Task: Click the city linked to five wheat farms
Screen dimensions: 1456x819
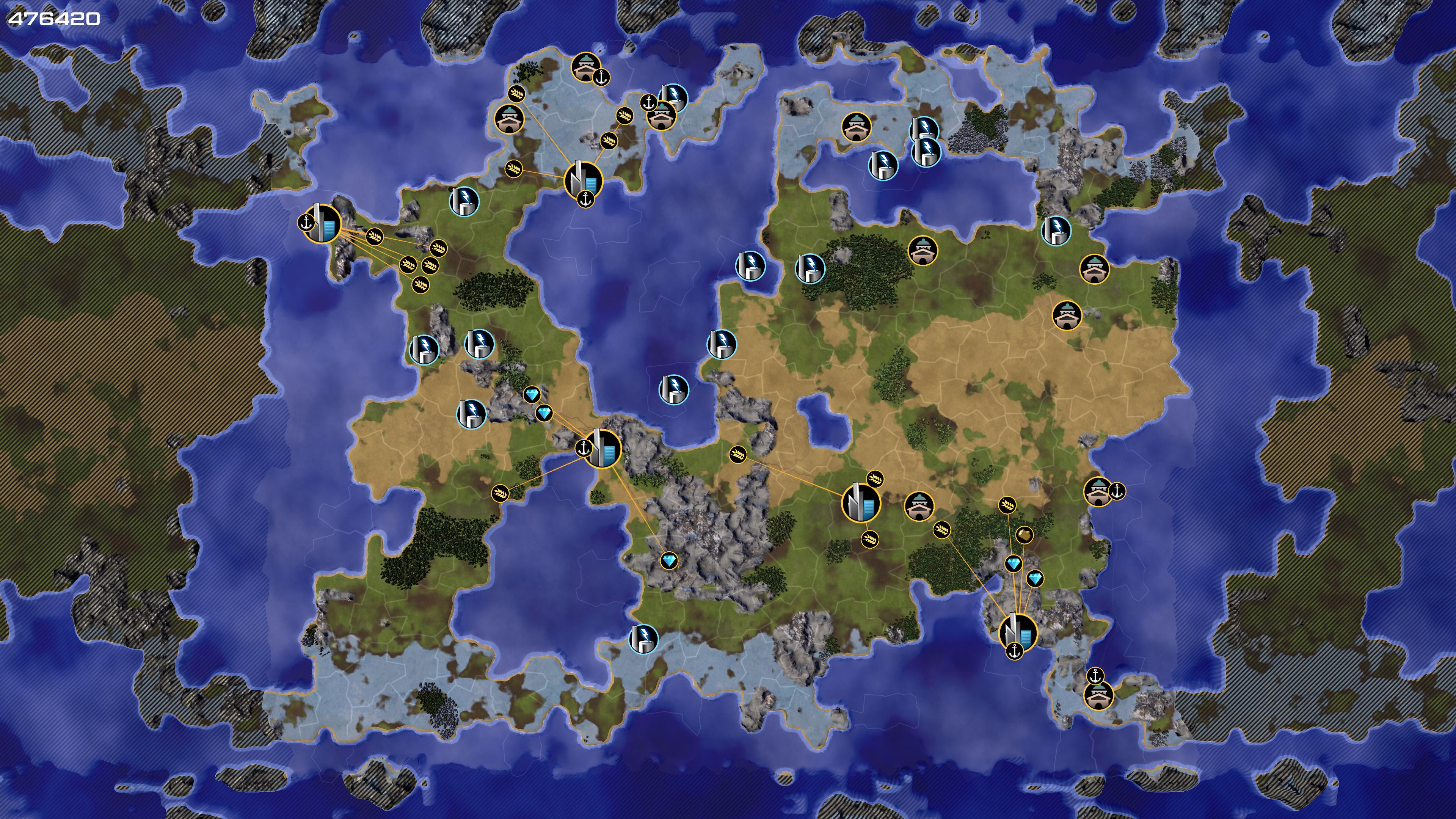Action: [x=323, y=224]
